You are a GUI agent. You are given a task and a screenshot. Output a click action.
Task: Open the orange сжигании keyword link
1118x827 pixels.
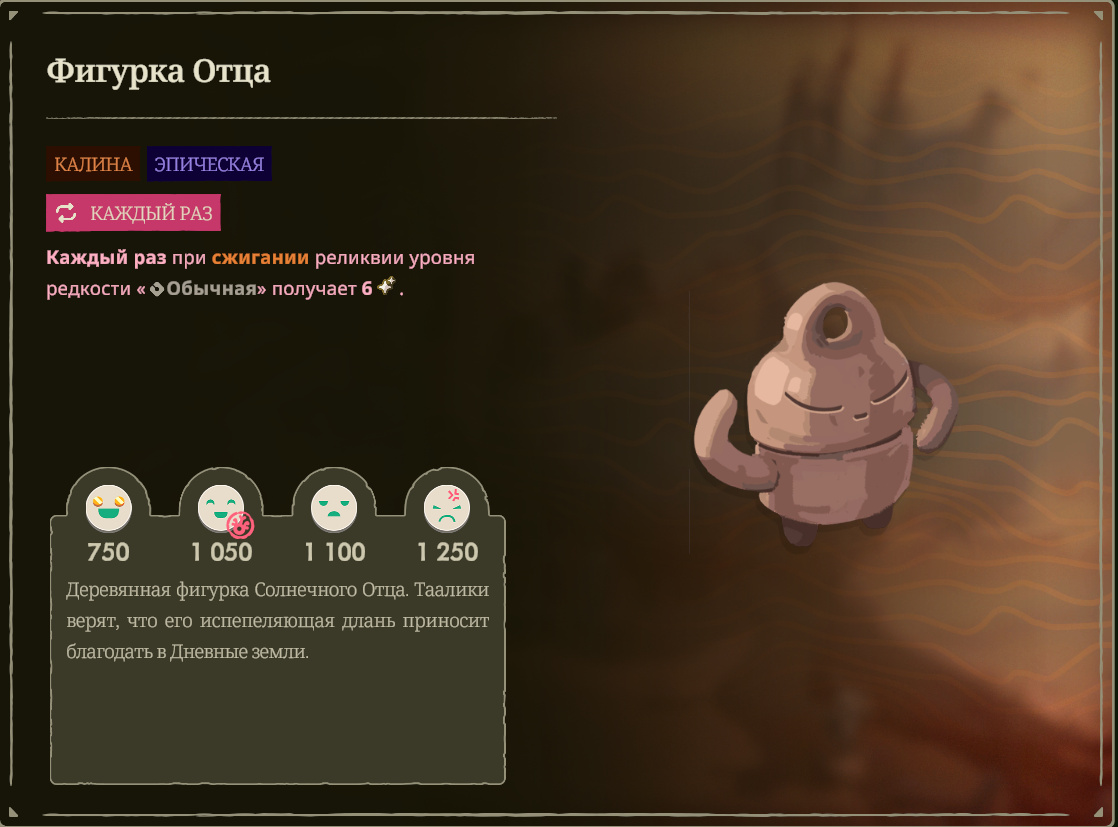(260, 258)
